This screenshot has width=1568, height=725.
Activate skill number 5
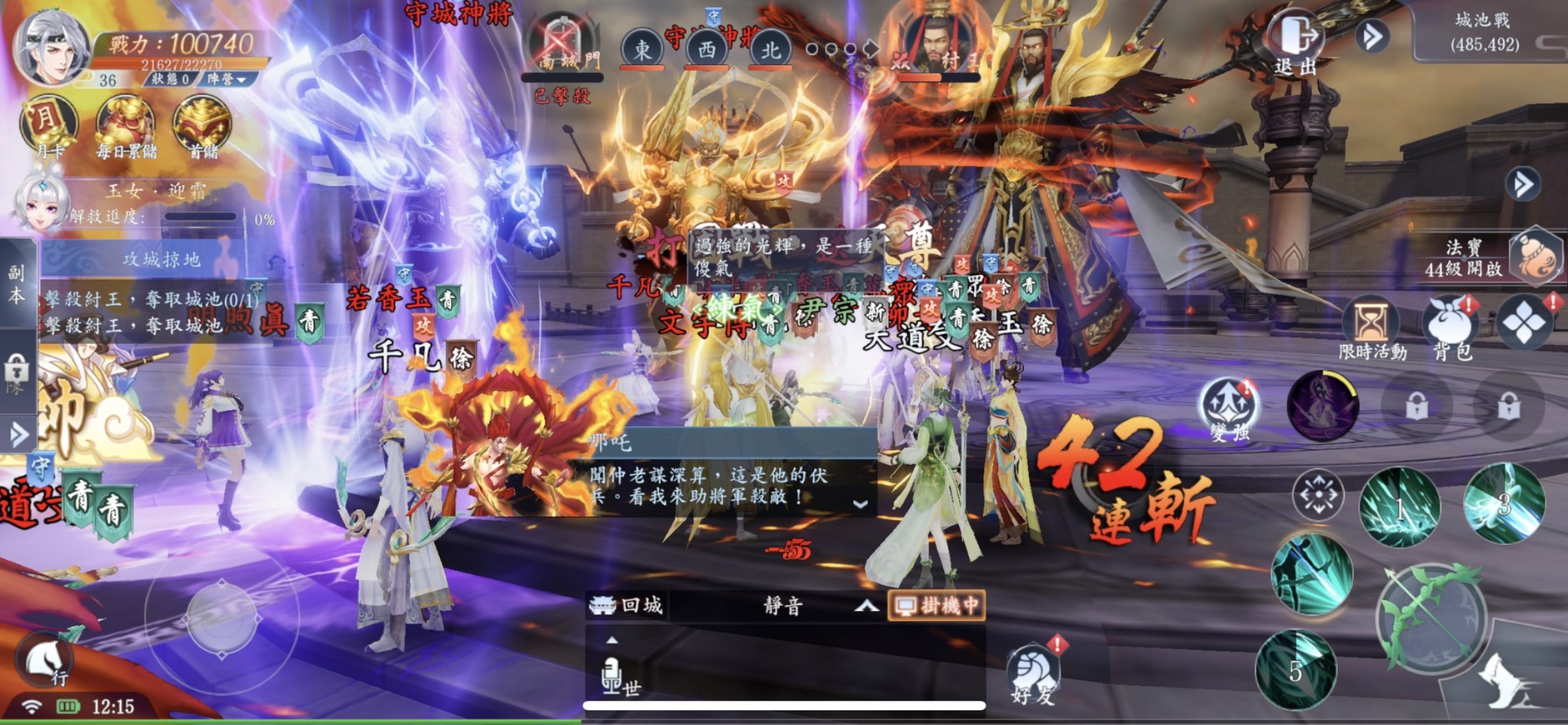point(1296,670)
